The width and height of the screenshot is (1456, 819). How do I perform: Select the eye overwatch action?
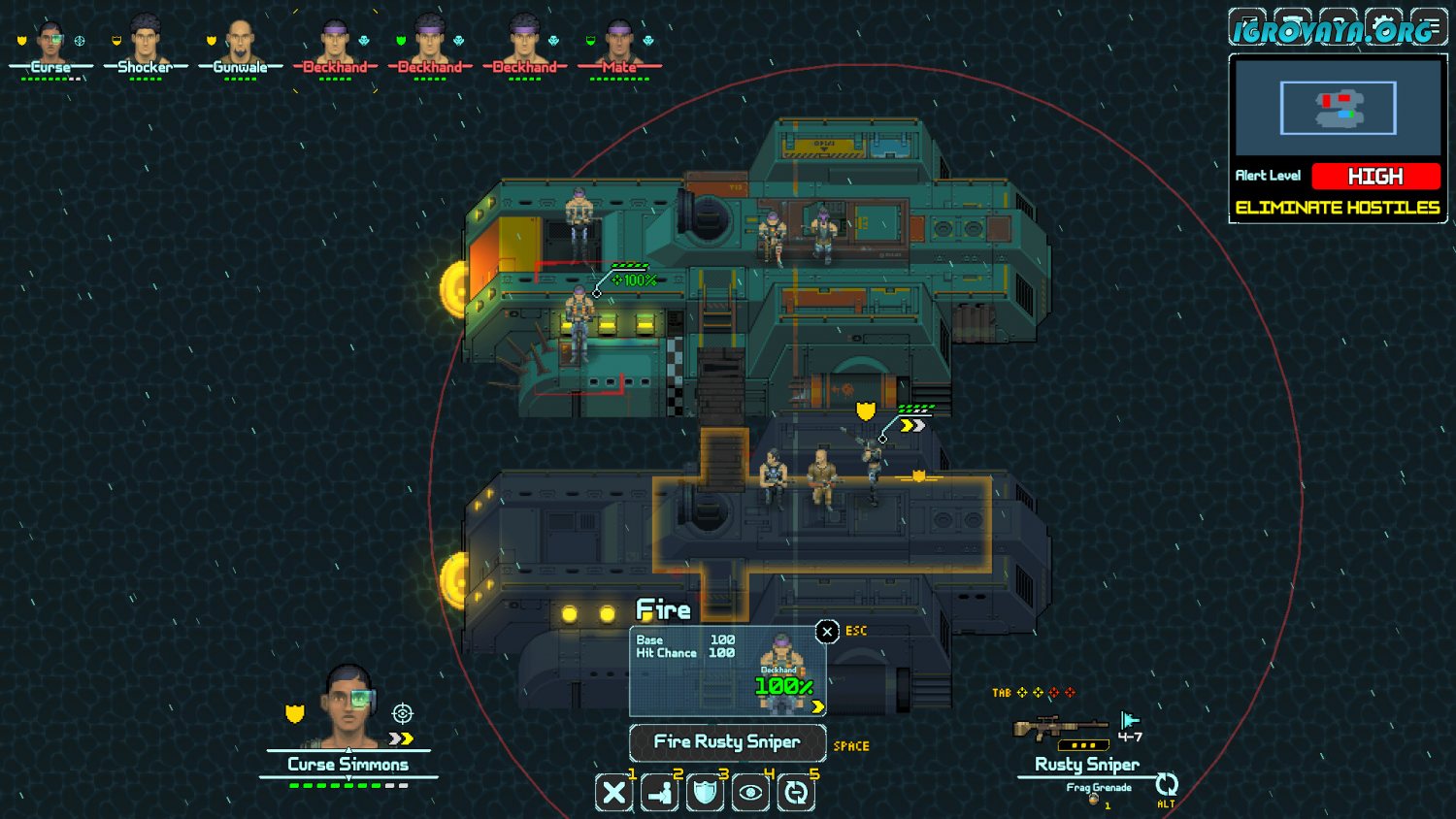[750, 793]
